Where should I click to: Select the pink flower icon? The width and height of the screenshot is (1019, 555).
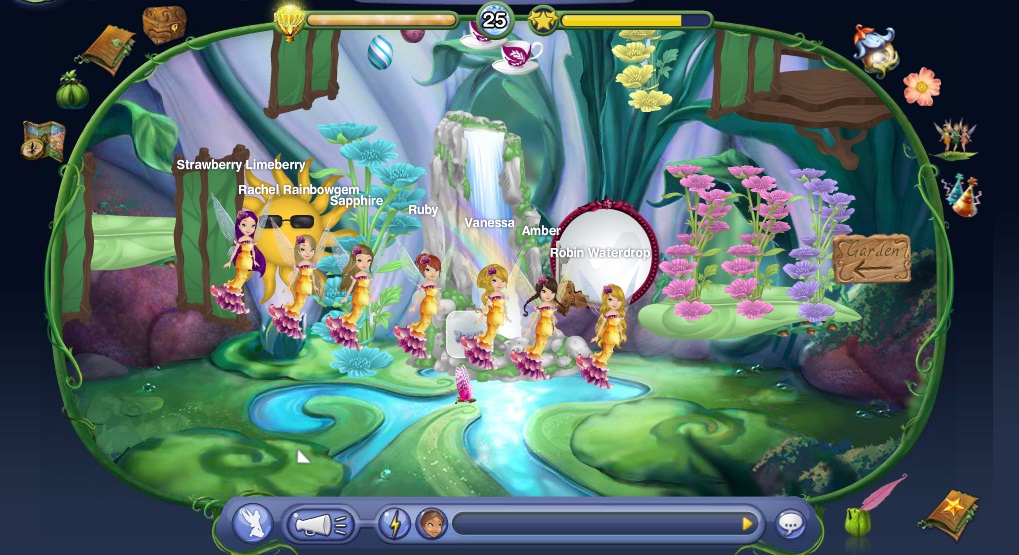pyautogui.click(x=921, y=87)
